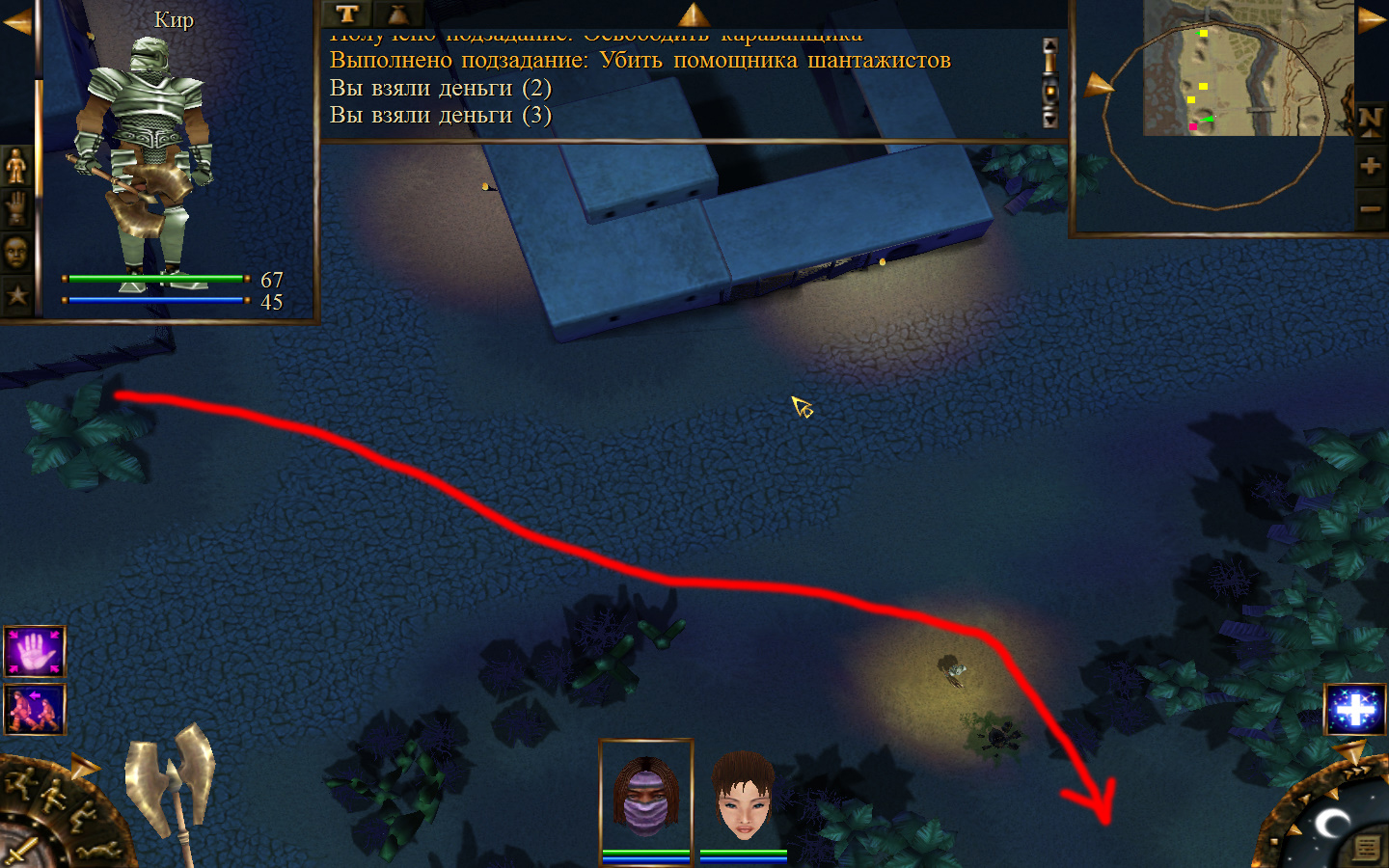Switch the message log to the T tab
Viewport: 1389px width, 868px height.
pyautogui.click(x=347, y=14)
